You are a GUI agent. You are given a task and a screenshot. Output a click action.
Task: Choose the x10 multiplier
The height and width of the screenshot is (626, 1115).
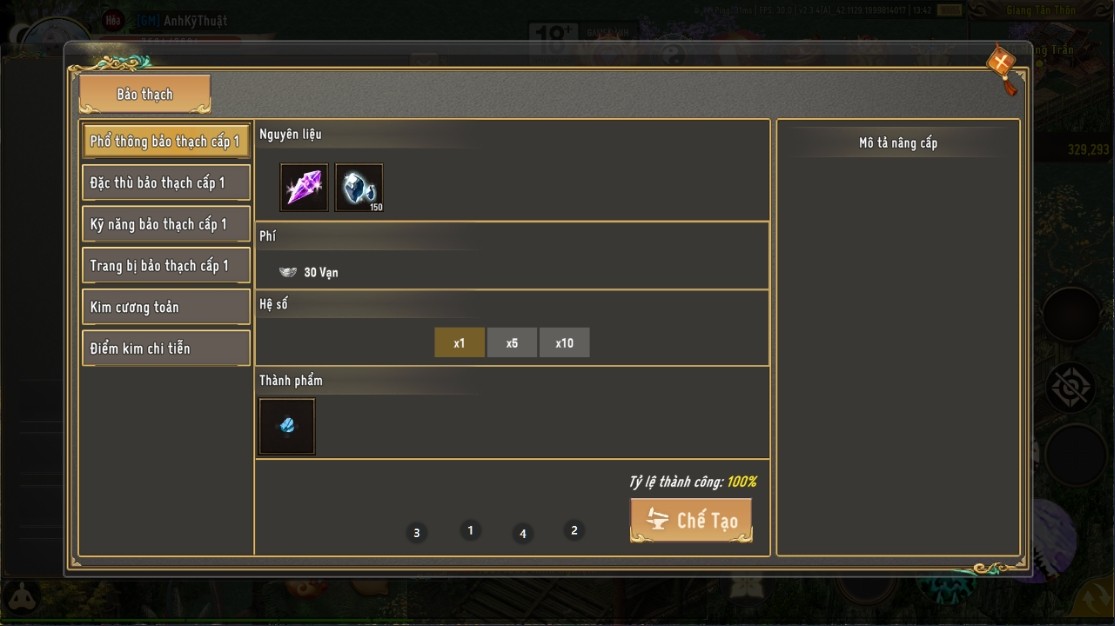tap(564, 343)
